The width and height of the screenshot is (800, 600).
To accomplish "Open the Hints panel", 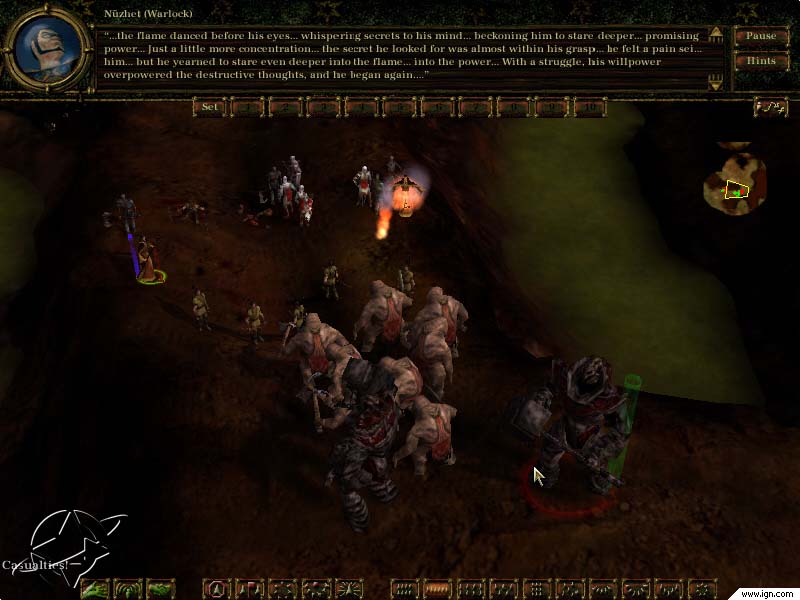I will (x=761, y=61).
